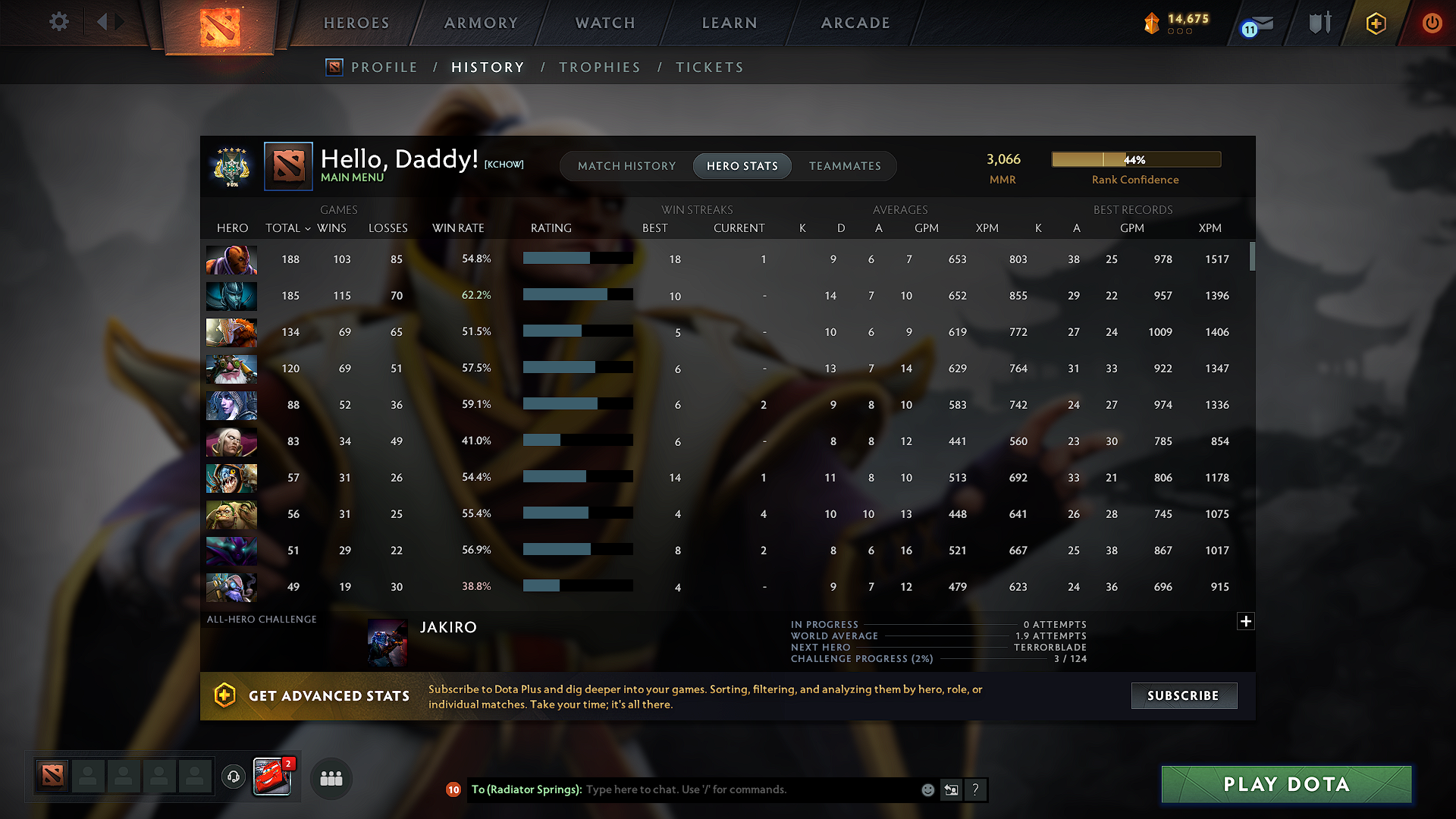Viewport: 1456px width, 819px height.
Task: Click the TEAMMATES tab
Action: click(845, 166)
